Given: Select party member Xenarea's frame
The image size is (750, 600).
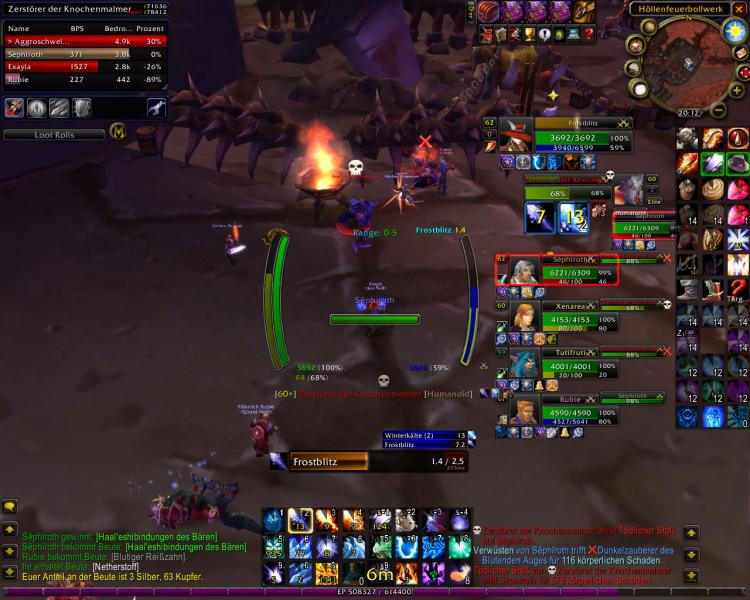Looking at the screenshot, I should click(560, 317).
